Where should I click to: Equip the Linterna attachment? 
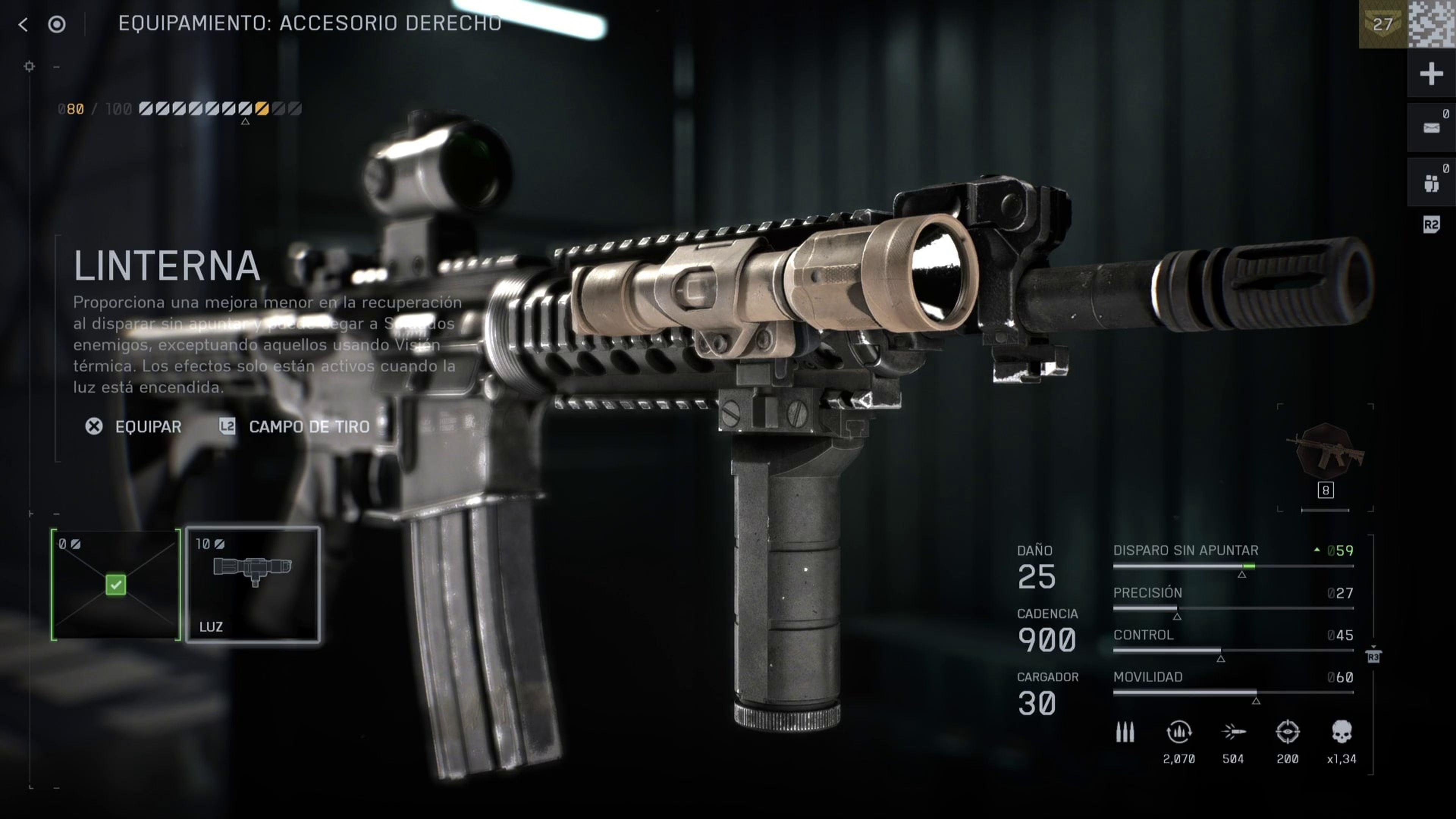pyautogui.click(x=134, y=427)
